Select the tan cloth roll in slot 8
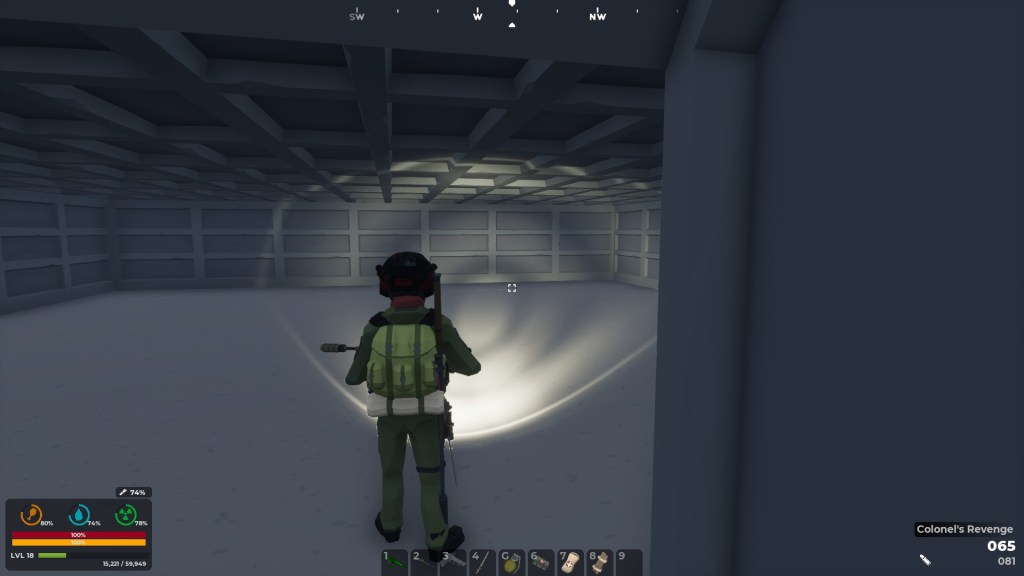Image resolution: width=1024 pixels, height=576 pixels. click(599, 563)
